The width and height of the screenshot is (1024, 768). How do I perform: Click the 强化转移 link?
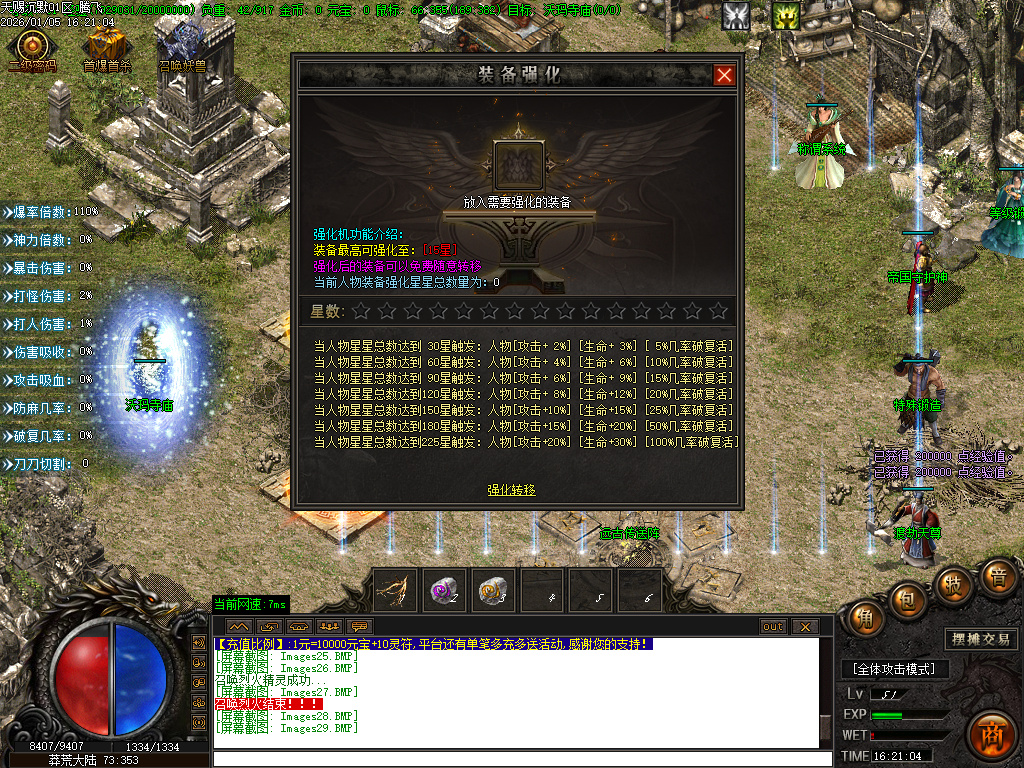click(x=511, y=490)
